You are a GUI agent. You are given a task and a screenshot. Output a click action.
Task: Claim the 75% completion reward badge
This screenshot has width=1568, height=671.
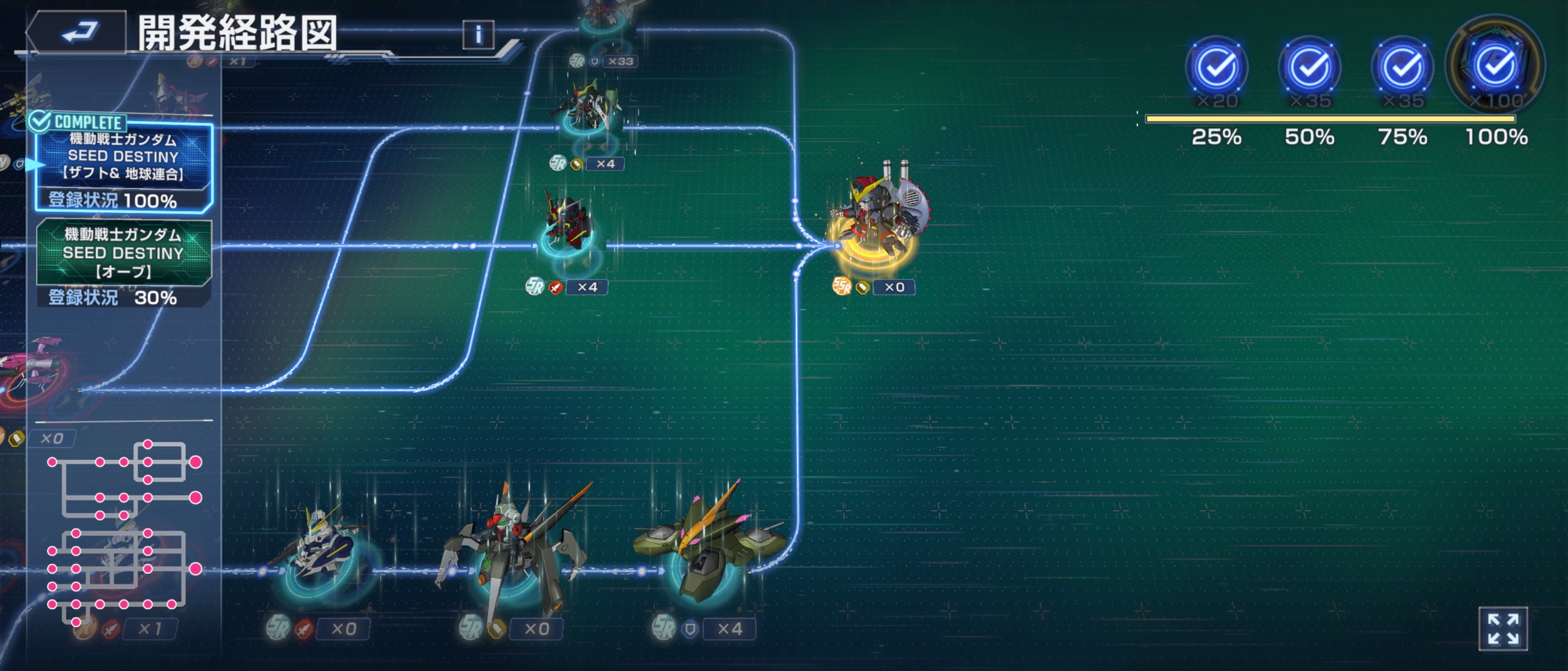(x=1403, y=67)
